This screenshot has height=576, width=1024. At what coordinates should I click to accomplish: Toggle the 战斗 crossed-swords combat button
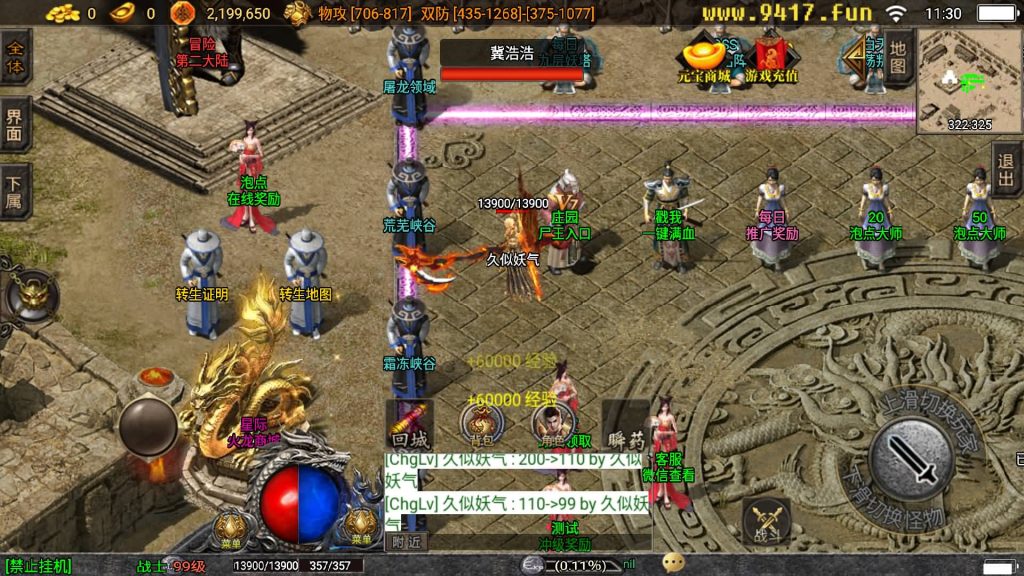pyautogui.click(x=767, y=522)
